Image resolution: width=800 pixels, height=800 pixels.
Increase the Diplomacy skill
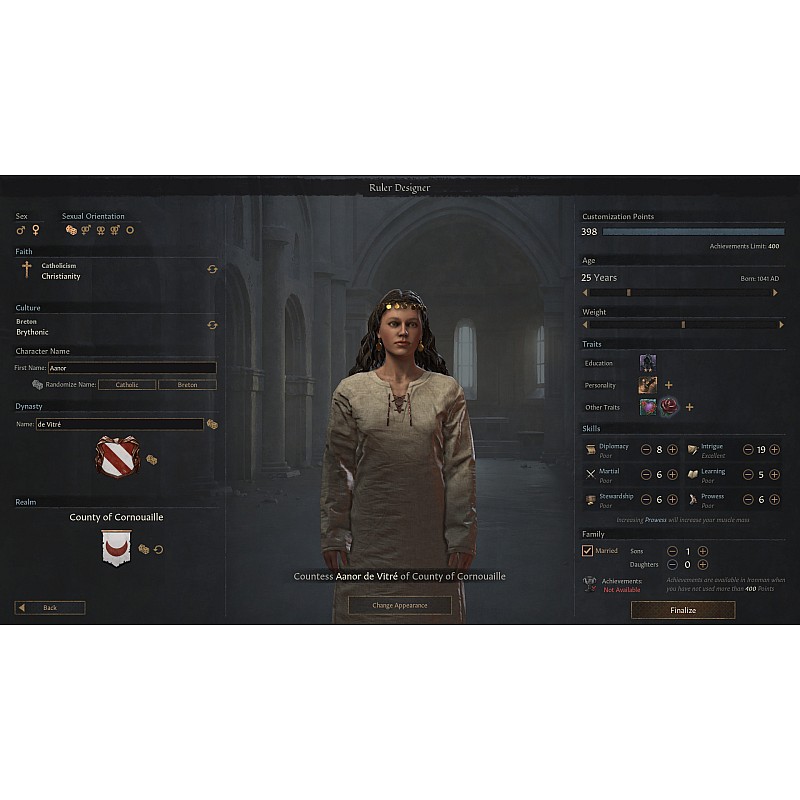tap(672, 450)
